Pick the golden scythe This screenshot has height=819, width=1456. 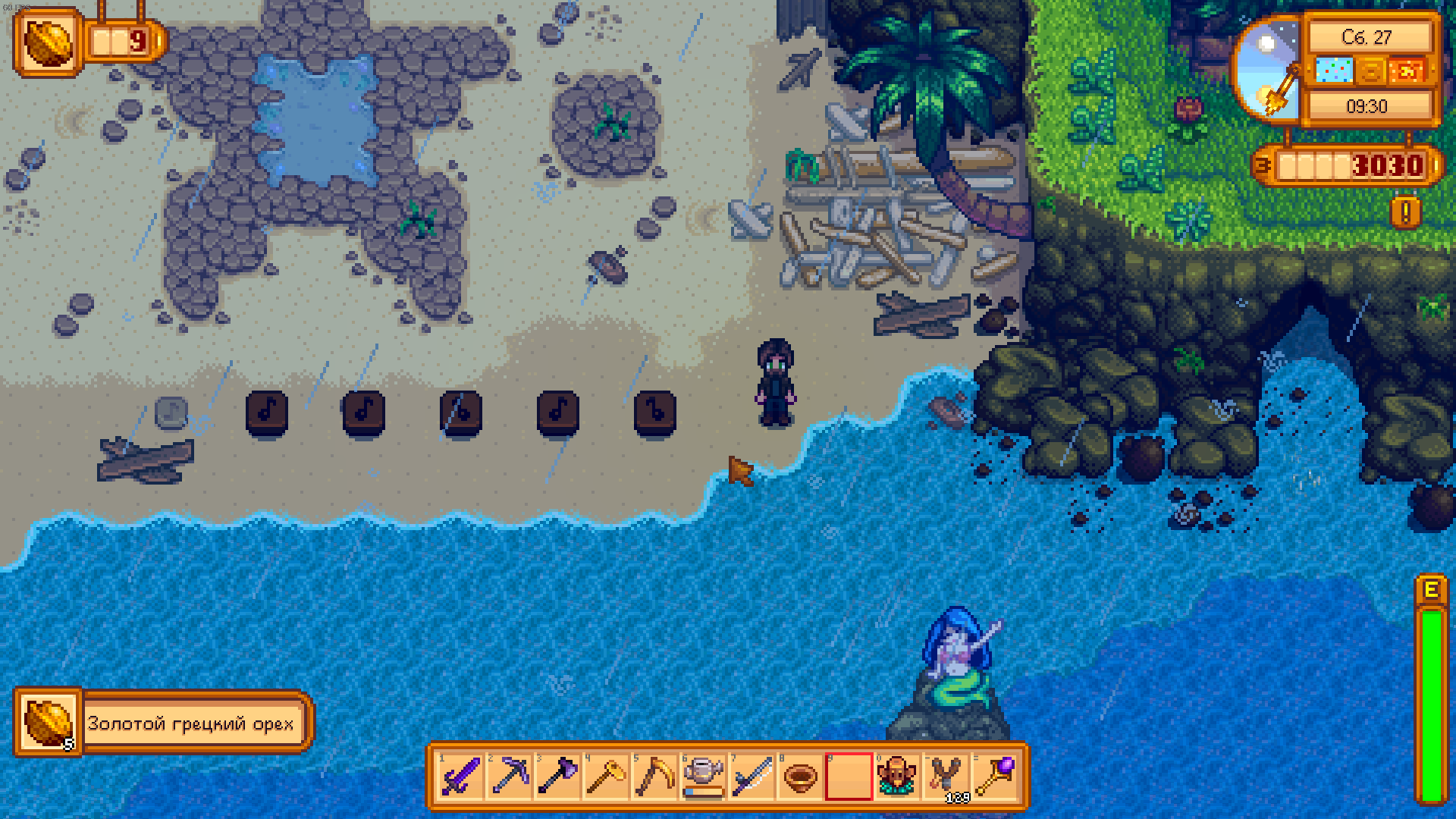pyautogui.click(x=654, y=776)
